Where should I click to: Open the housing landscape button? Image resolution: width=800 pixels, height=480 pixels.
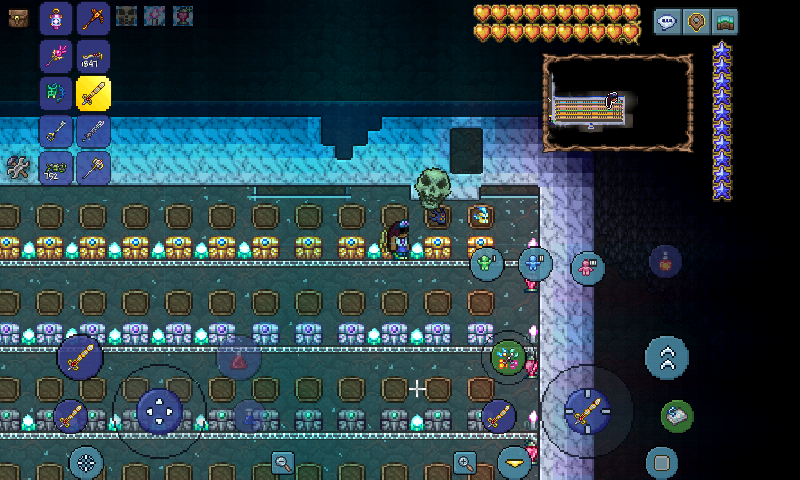725,22
